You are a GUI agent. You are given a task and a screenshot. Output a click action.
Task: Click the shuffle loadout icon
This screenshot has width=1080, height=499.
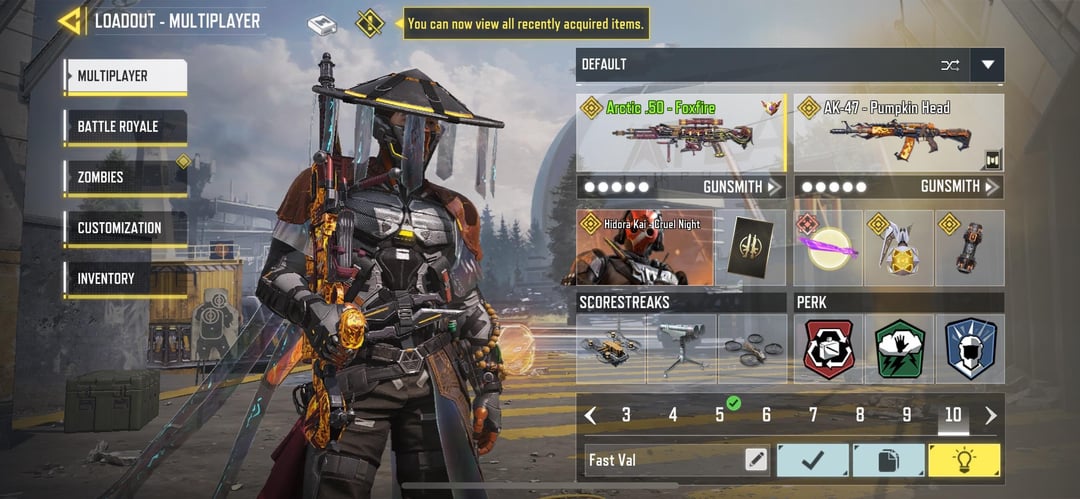click(950, 65)
